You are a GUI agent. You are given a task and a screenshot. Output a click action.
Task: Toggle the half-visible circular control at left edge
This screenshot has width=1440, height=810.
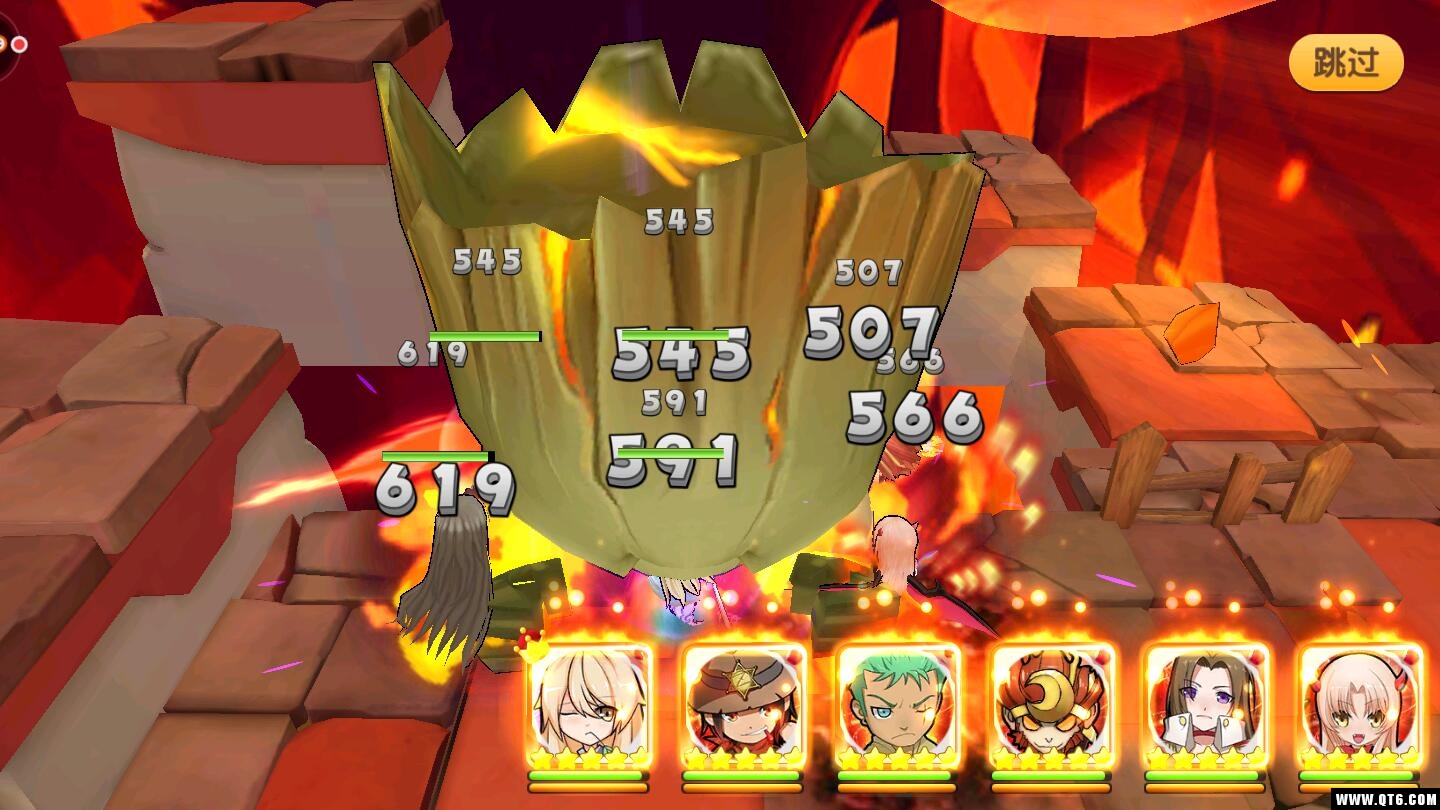click(x=4, y=45)
